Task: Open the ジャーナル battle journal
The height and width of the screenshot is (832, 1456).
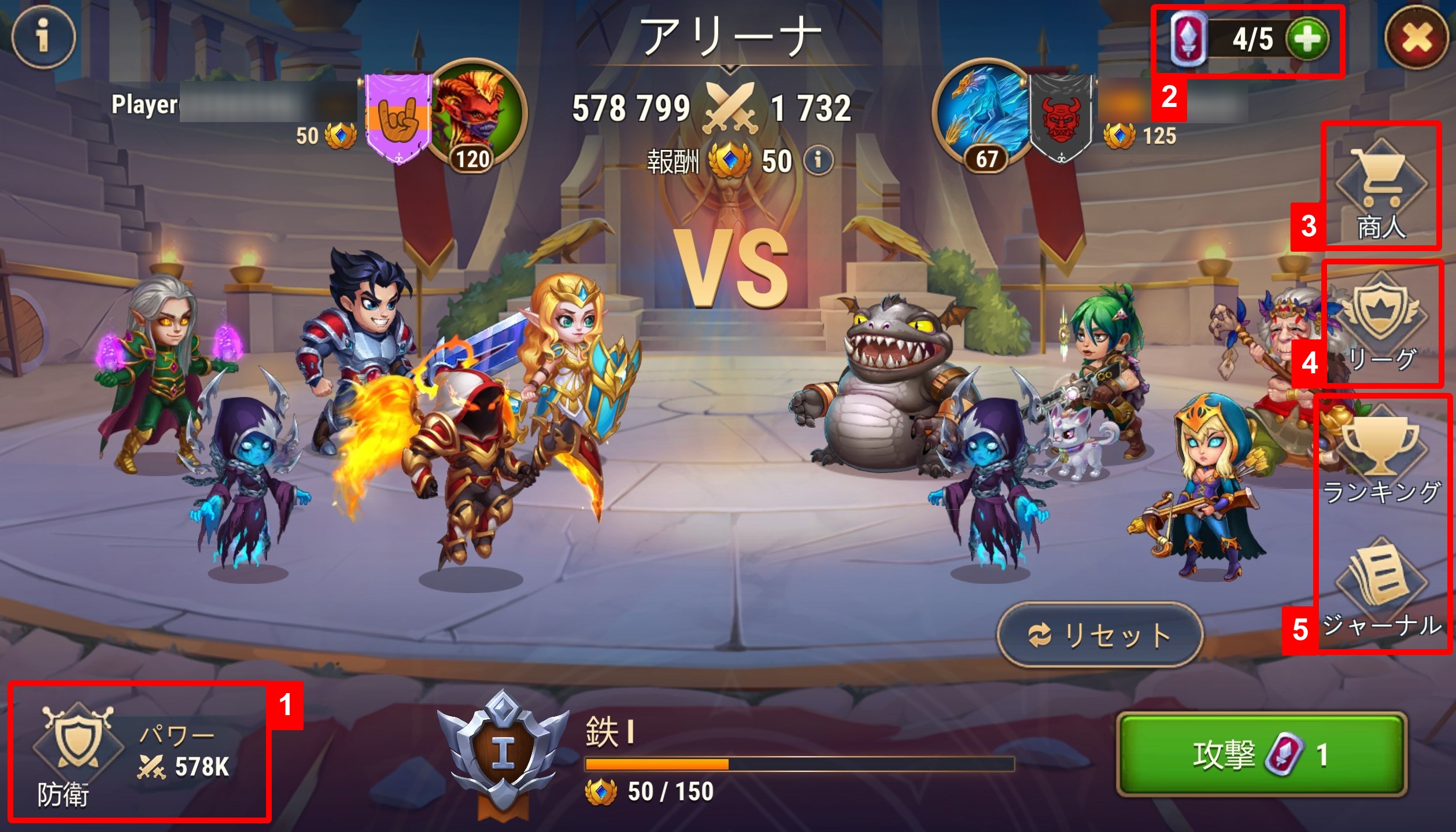Action: tap(1381, 590)
